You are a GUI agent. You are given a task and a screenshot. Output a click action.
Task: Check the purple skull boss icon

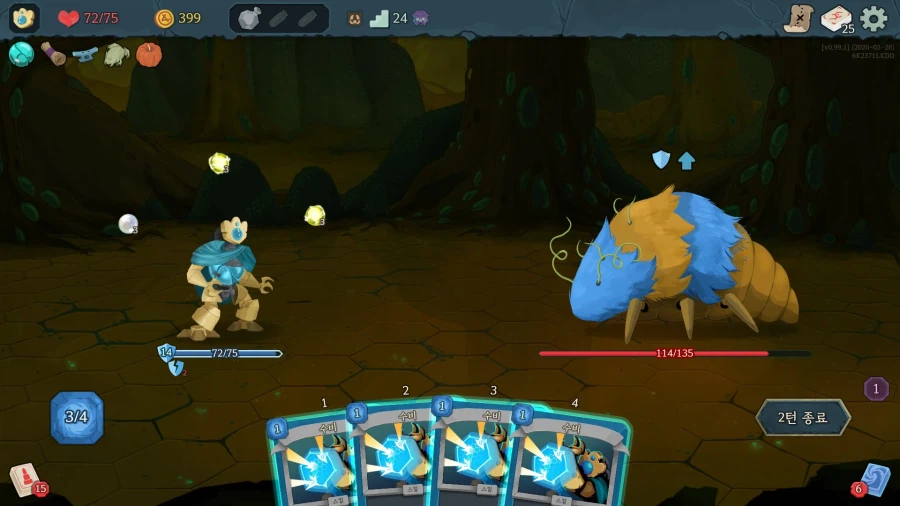[421, 18]
